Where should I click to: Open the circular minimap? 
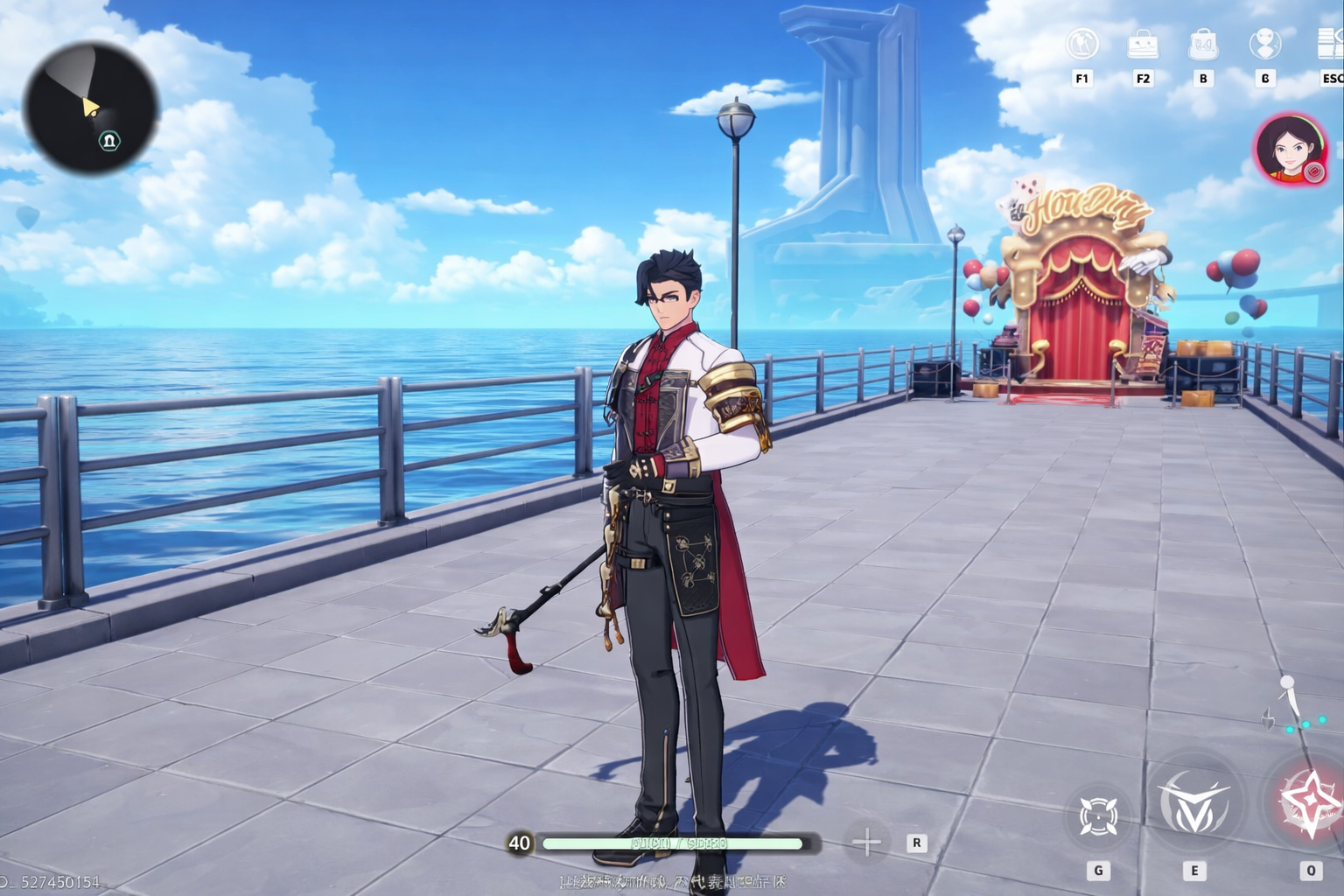coord(91,107)
